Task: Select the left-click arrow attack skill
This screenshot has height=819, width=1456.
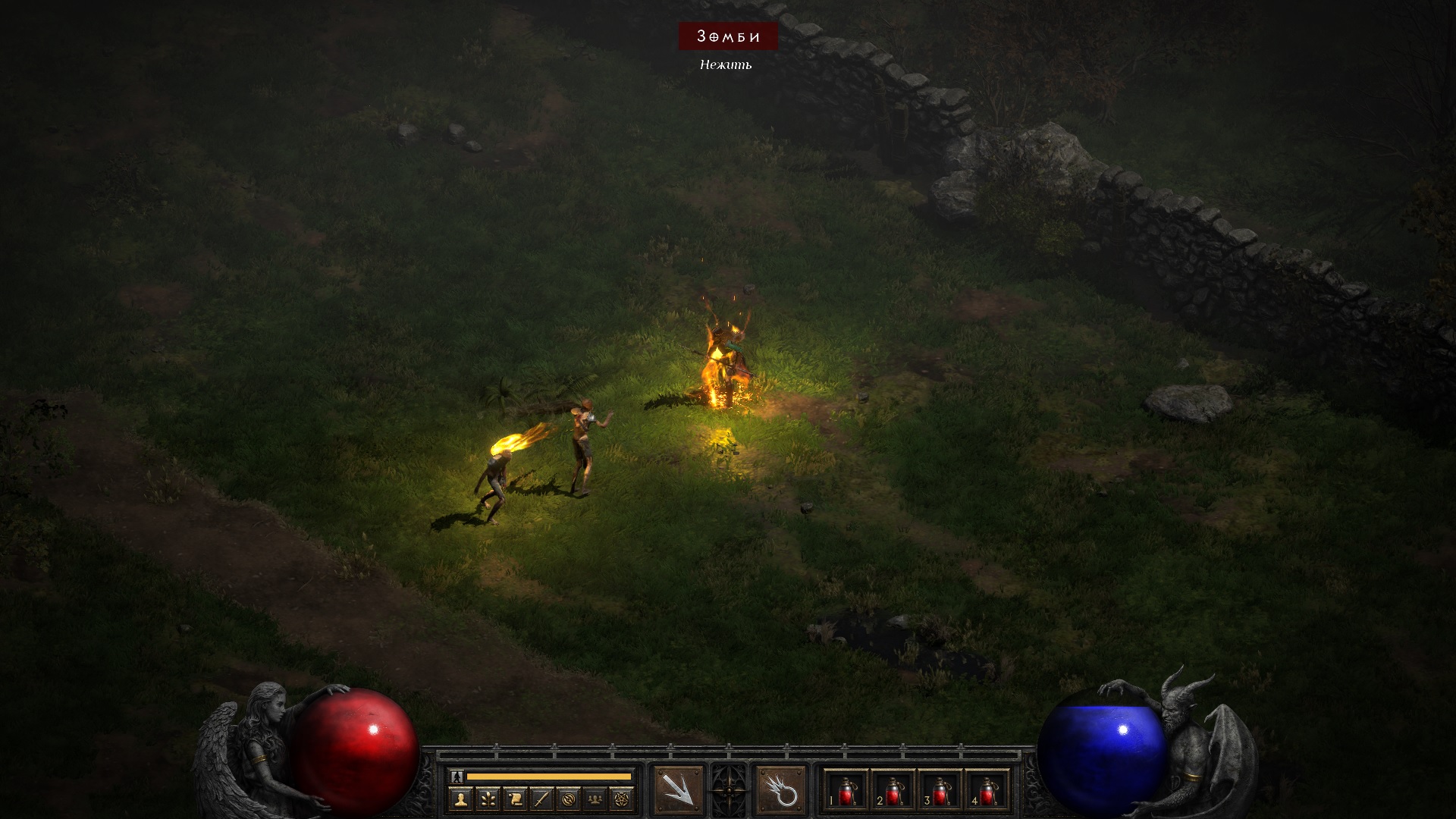Action: point(678,791)
